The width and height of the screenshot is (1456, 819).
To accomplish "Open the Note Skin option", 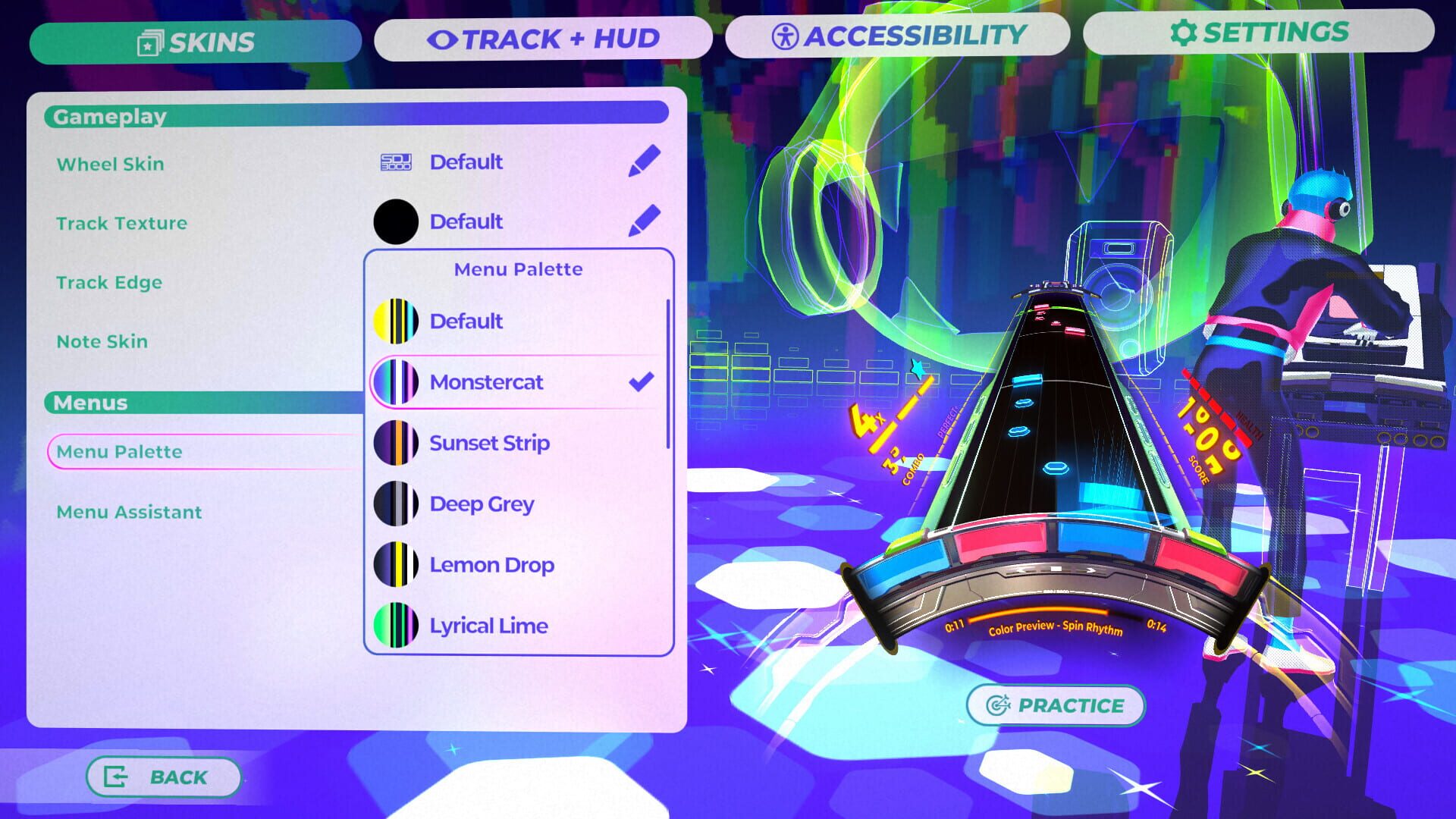I will [101, 341].
